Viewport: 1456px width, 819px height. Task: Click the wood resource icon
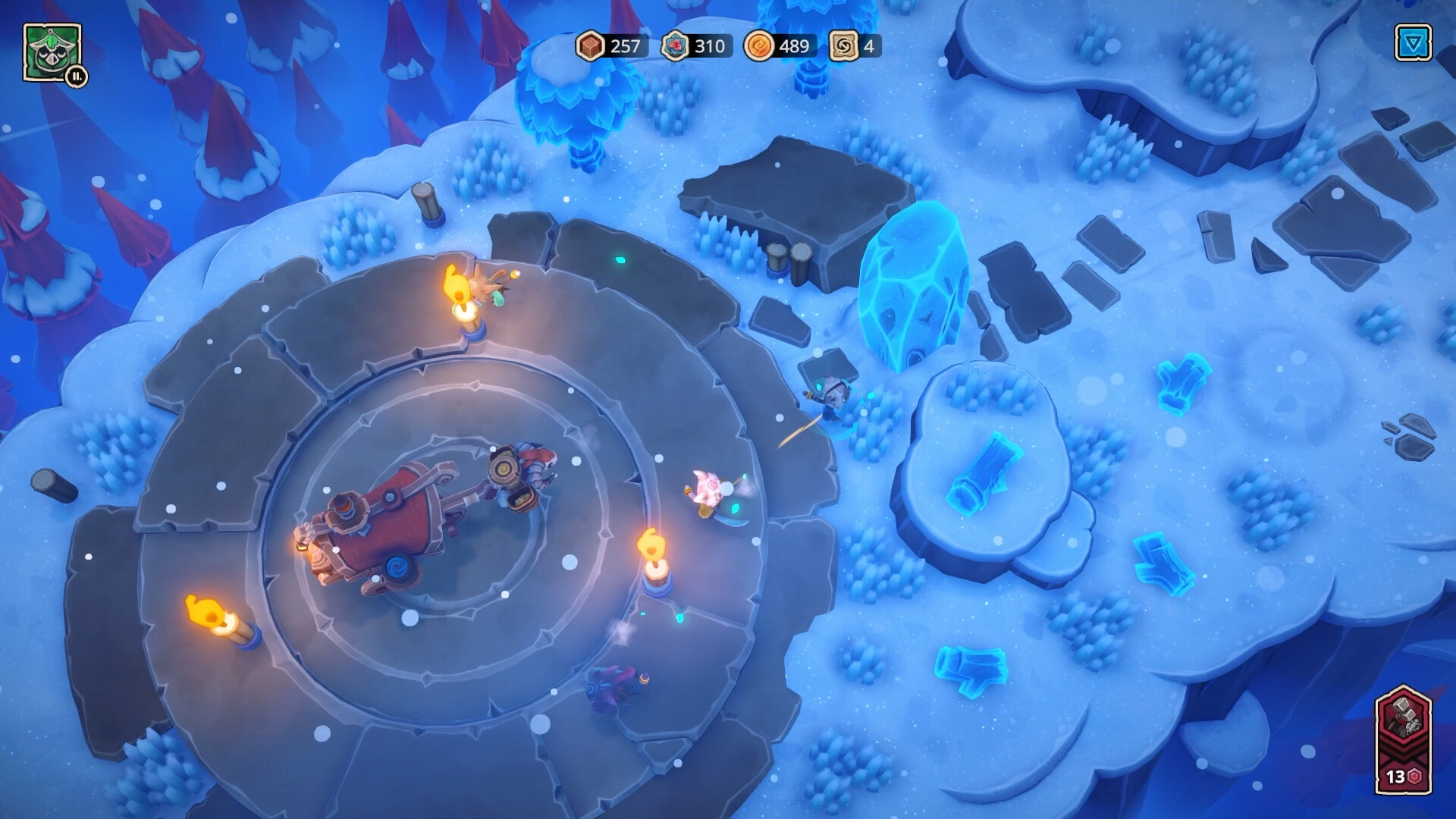coord(591,47)
